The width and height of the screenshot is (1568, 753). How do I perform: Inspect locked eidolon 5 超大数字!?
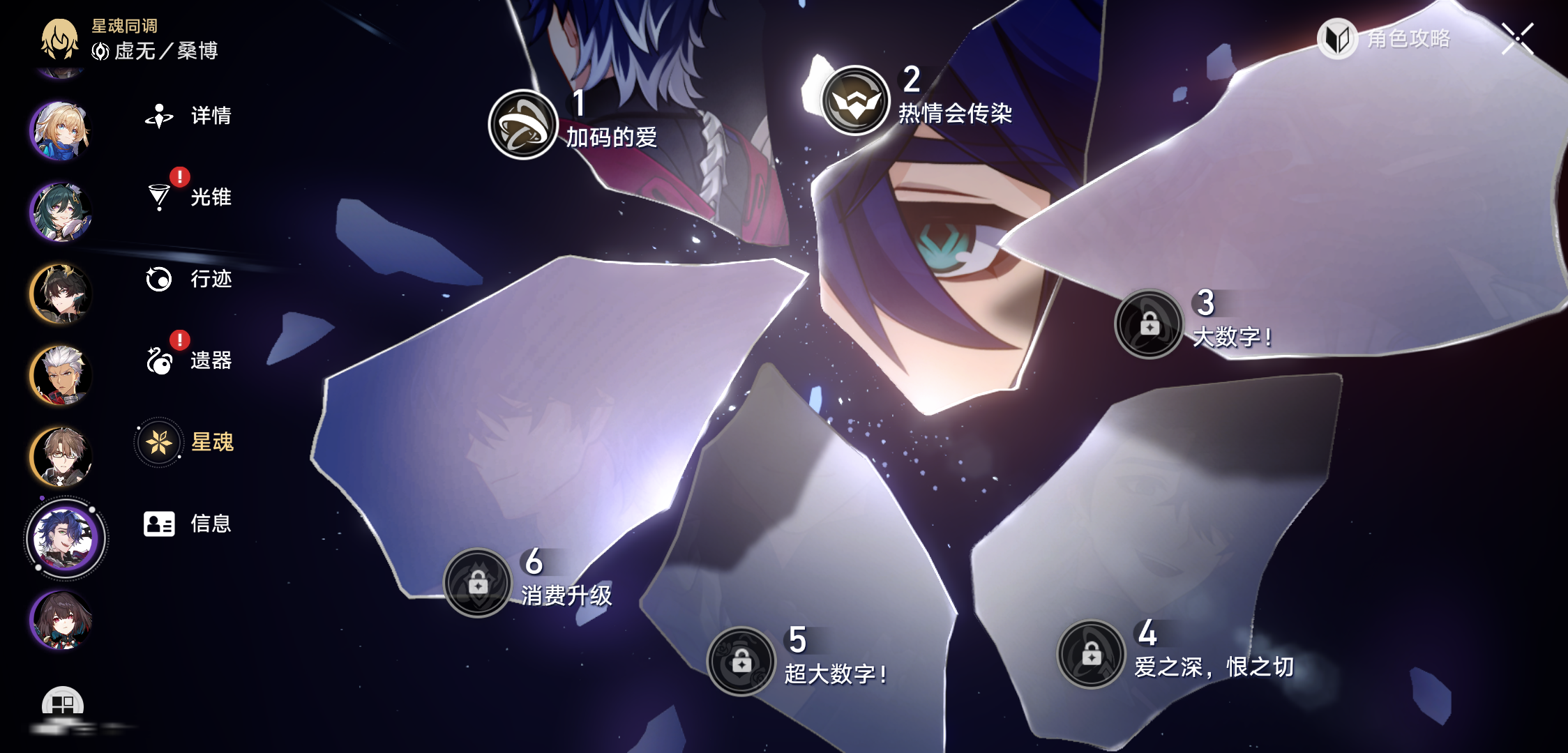(x=741, y=661)
